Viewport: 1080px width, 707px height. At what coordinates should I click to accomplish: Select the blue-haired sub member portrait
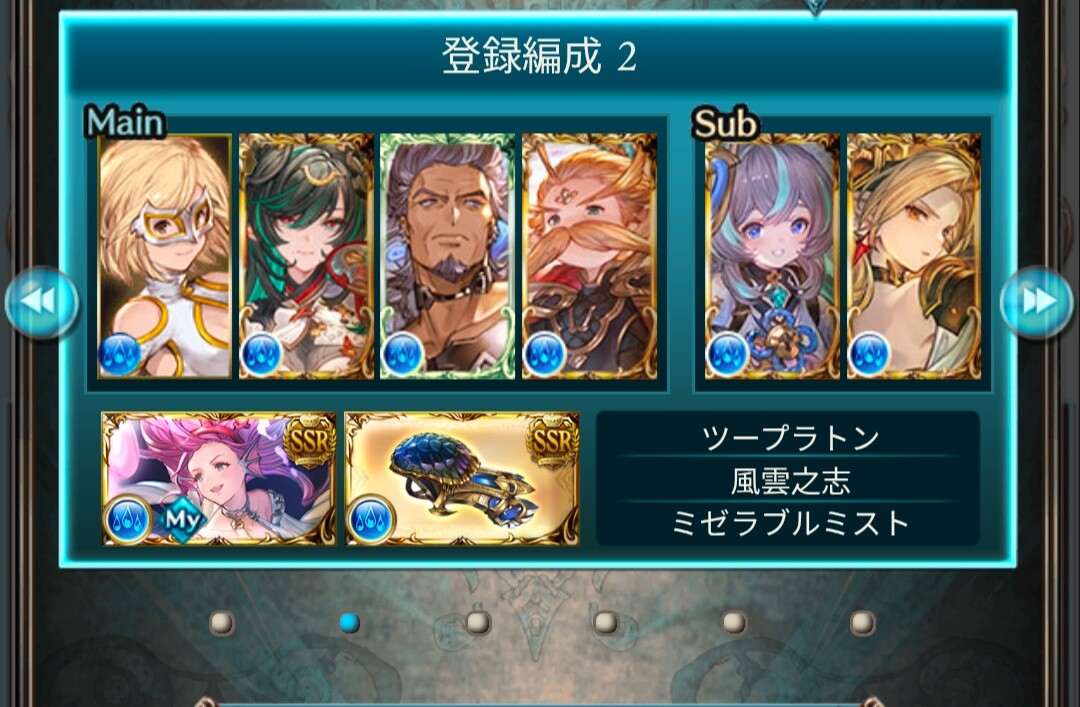(772, 256)
